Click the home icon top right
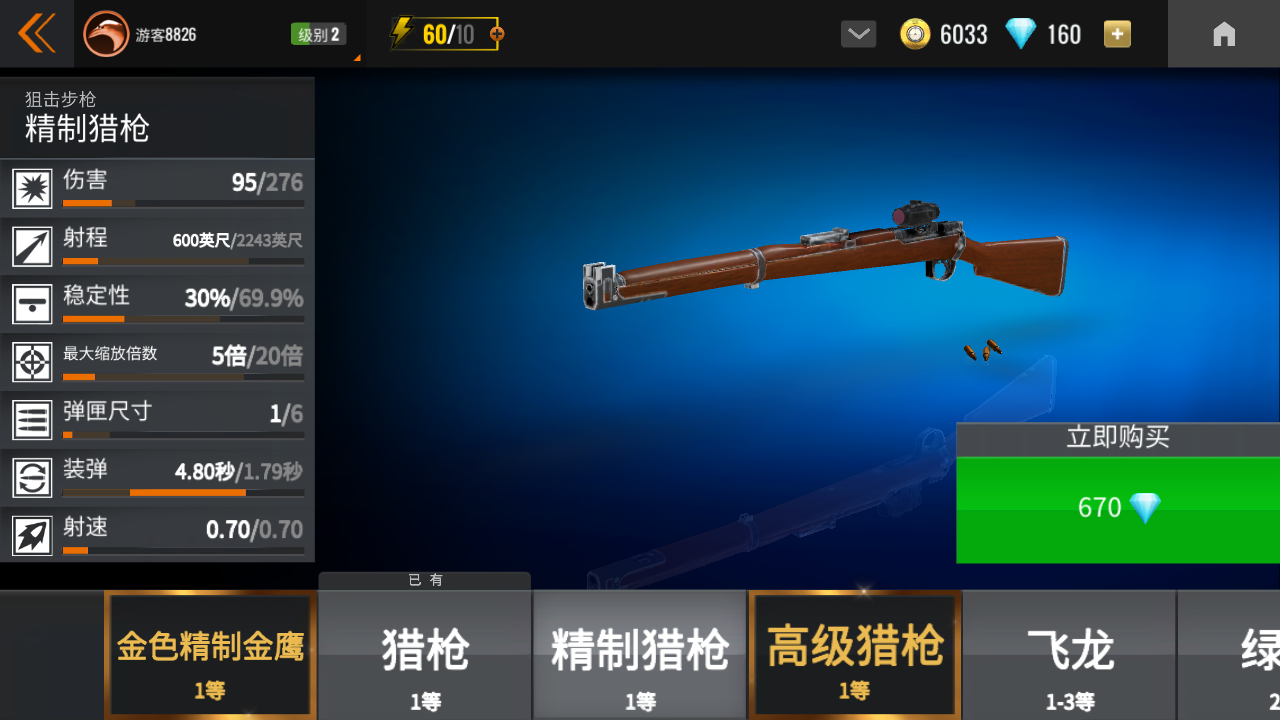This screenshot has height=720, width=1280. [x=1224, y=33]
